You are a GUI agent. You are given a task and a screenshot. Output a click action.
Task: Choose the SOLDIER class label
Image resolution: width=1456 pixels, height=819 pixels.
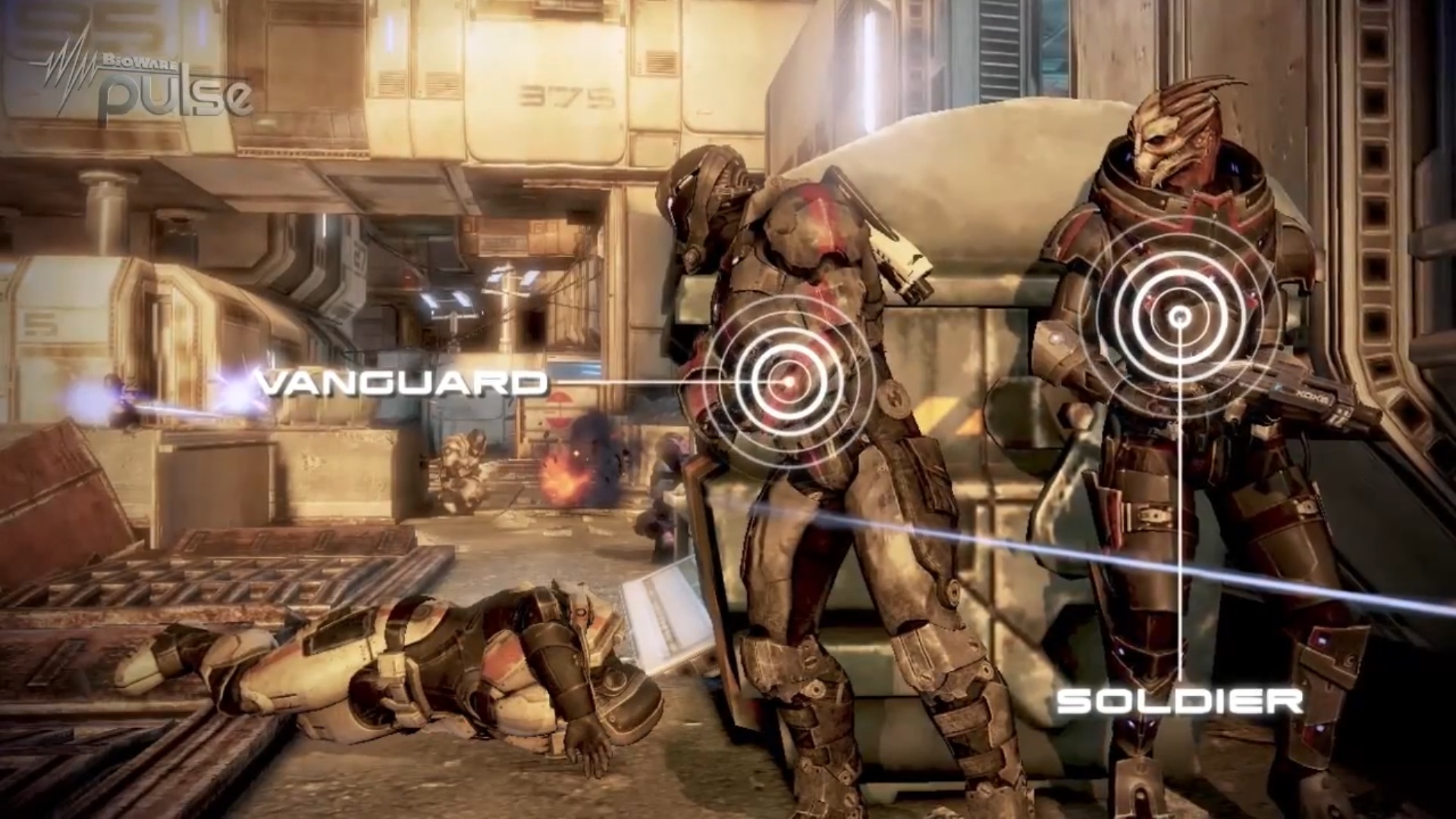pos(1180,701)
